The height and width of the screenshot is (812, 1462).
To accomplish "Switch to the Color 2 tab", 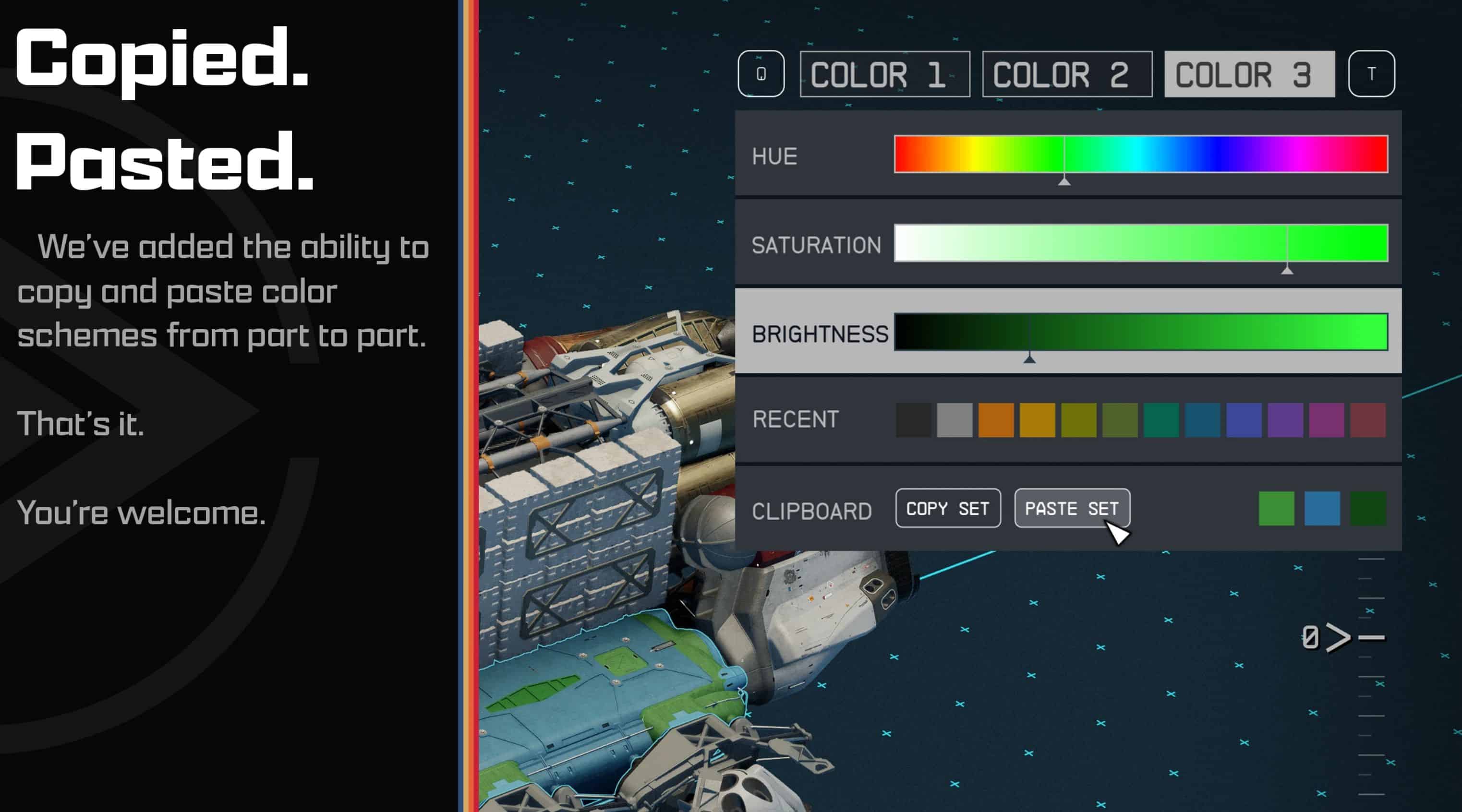I will [1067, 74].
